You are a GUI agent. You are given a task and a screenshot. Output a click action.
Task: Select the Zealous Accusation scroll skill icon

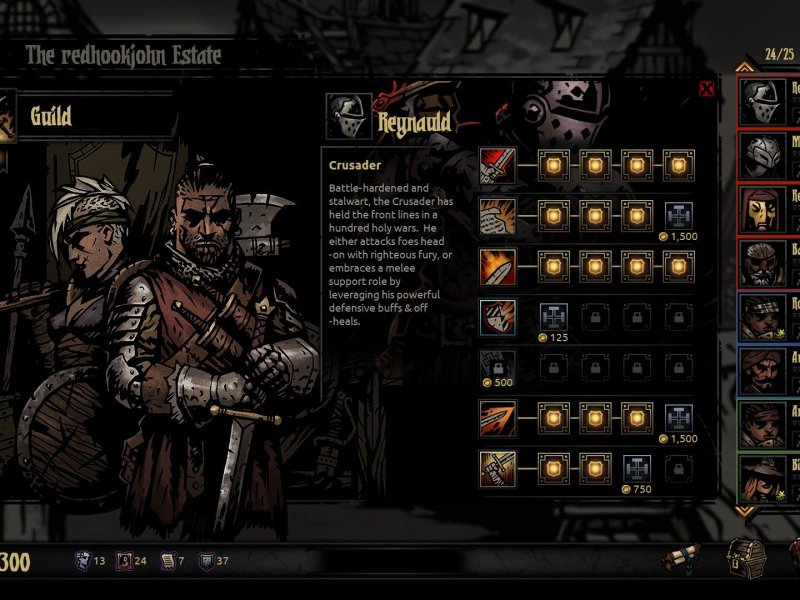497,213
